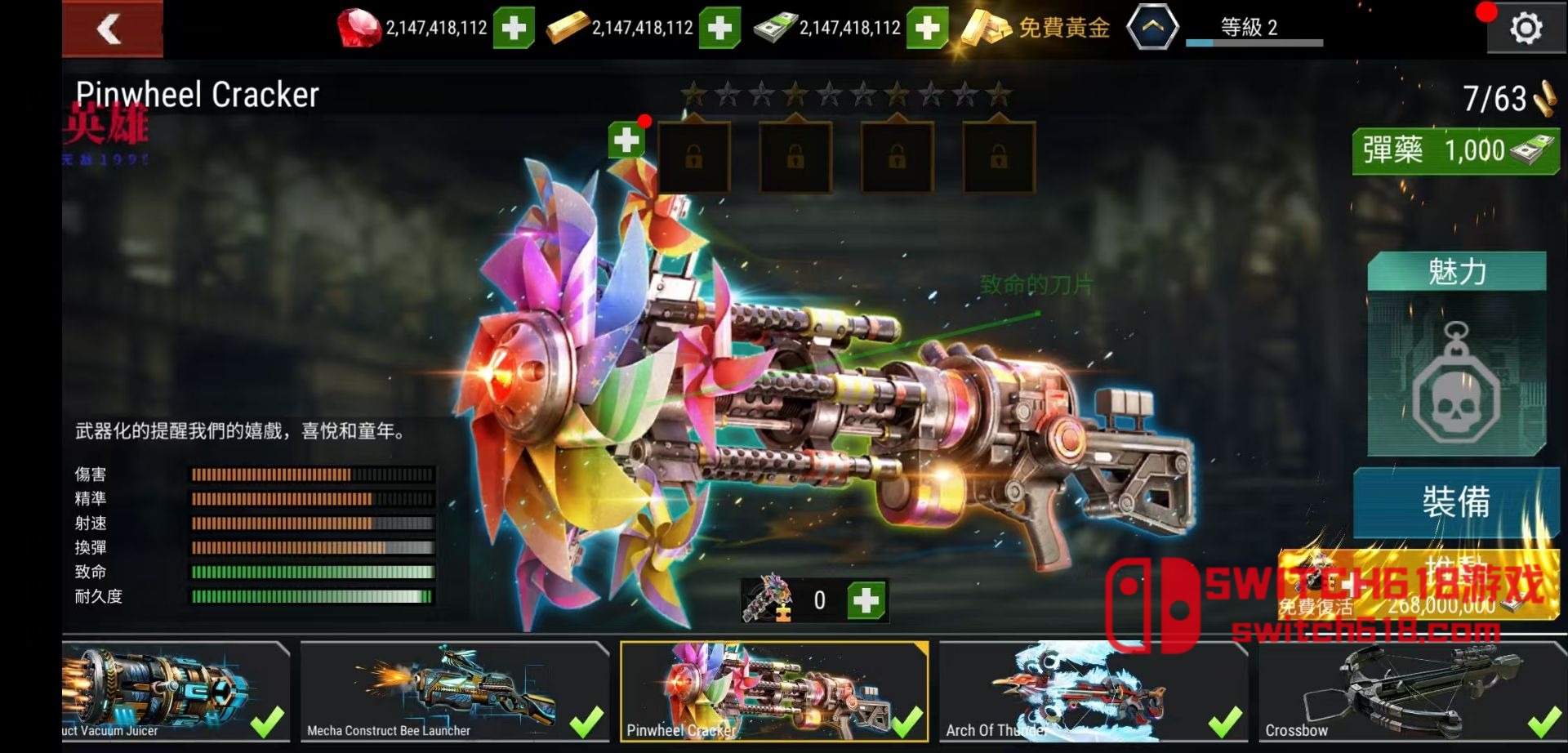Choose the Crossbow weapon thumbnail
This screenshot has height=753, width=1568.
(1411, 691)
